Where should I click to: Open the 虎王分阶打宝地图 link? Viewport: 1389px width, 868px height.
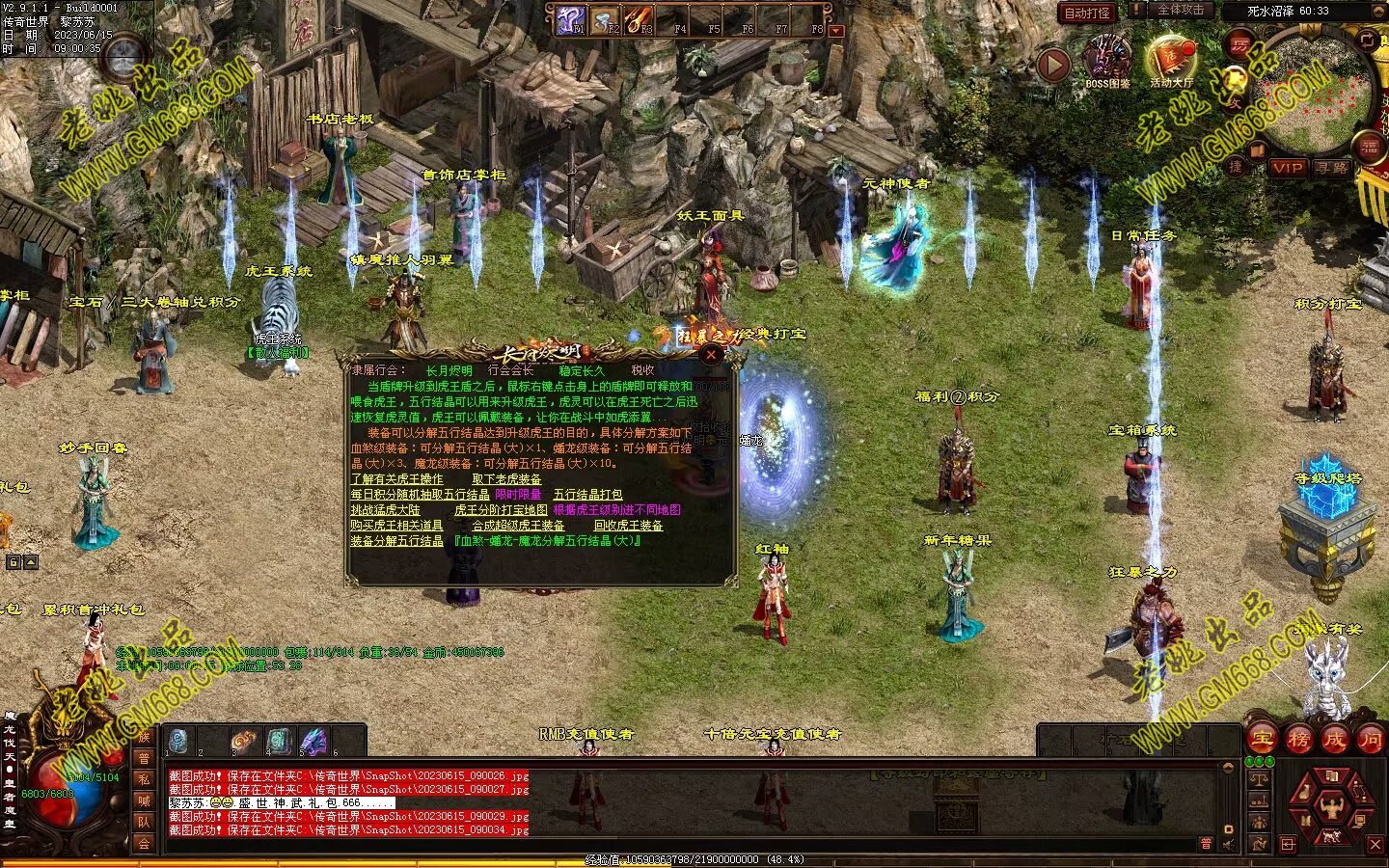[501, 510]
